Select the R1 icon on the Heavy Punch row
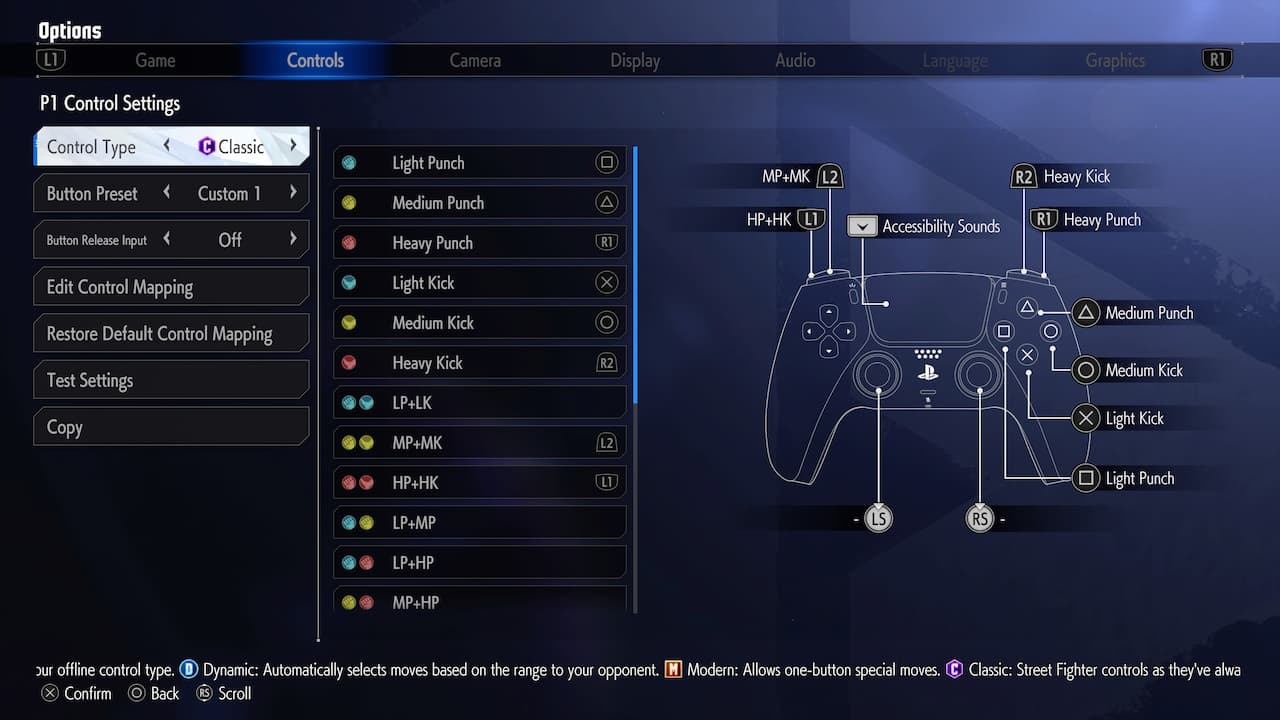 (x=607, y=242)
